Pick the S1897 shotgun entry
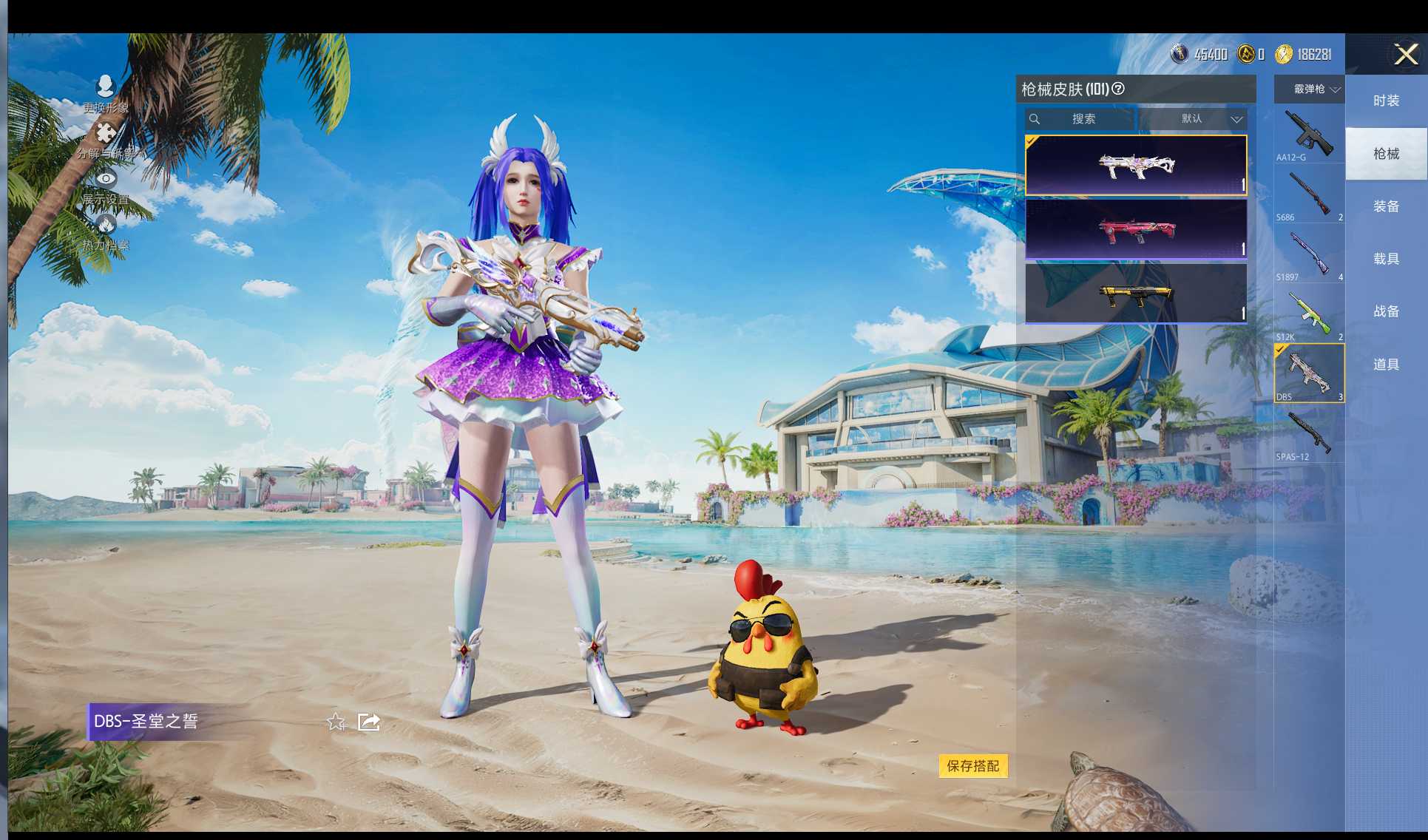This screenshot has width=1428, height=840. [x=1309, y=254]
